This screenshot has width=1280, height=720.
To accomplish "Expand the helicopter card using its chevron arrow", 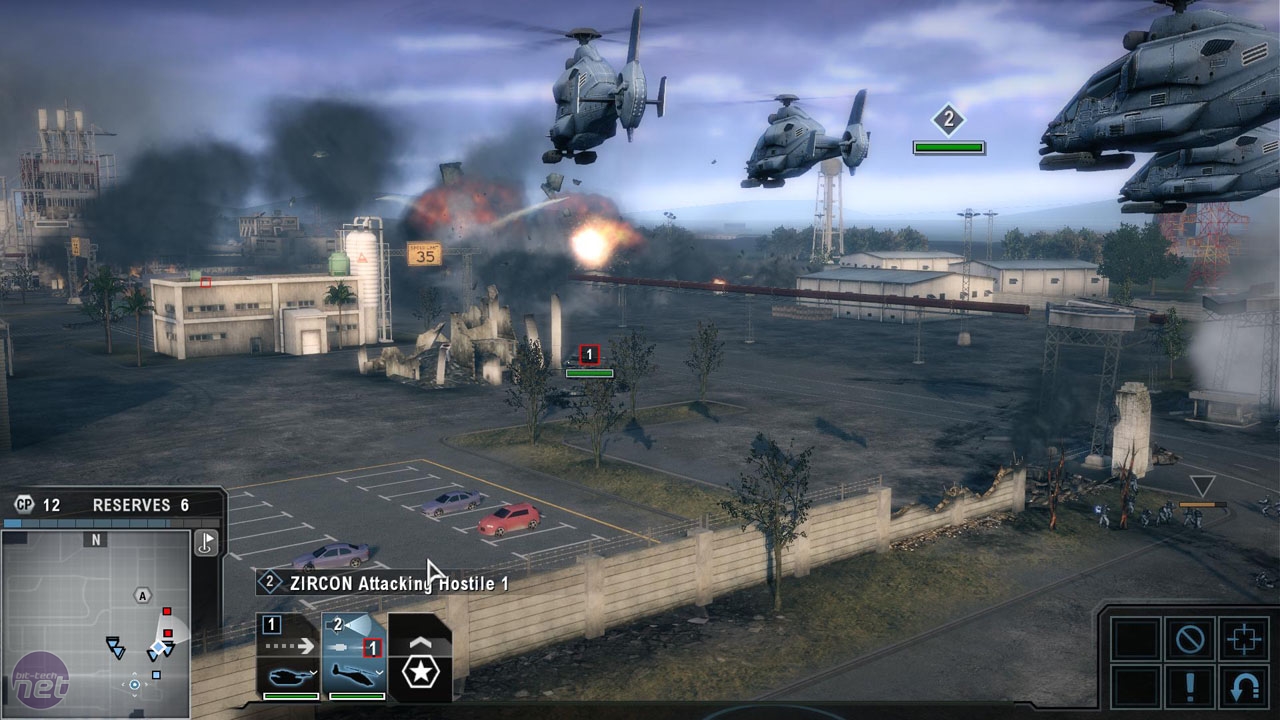I will (x=380, y=672).
